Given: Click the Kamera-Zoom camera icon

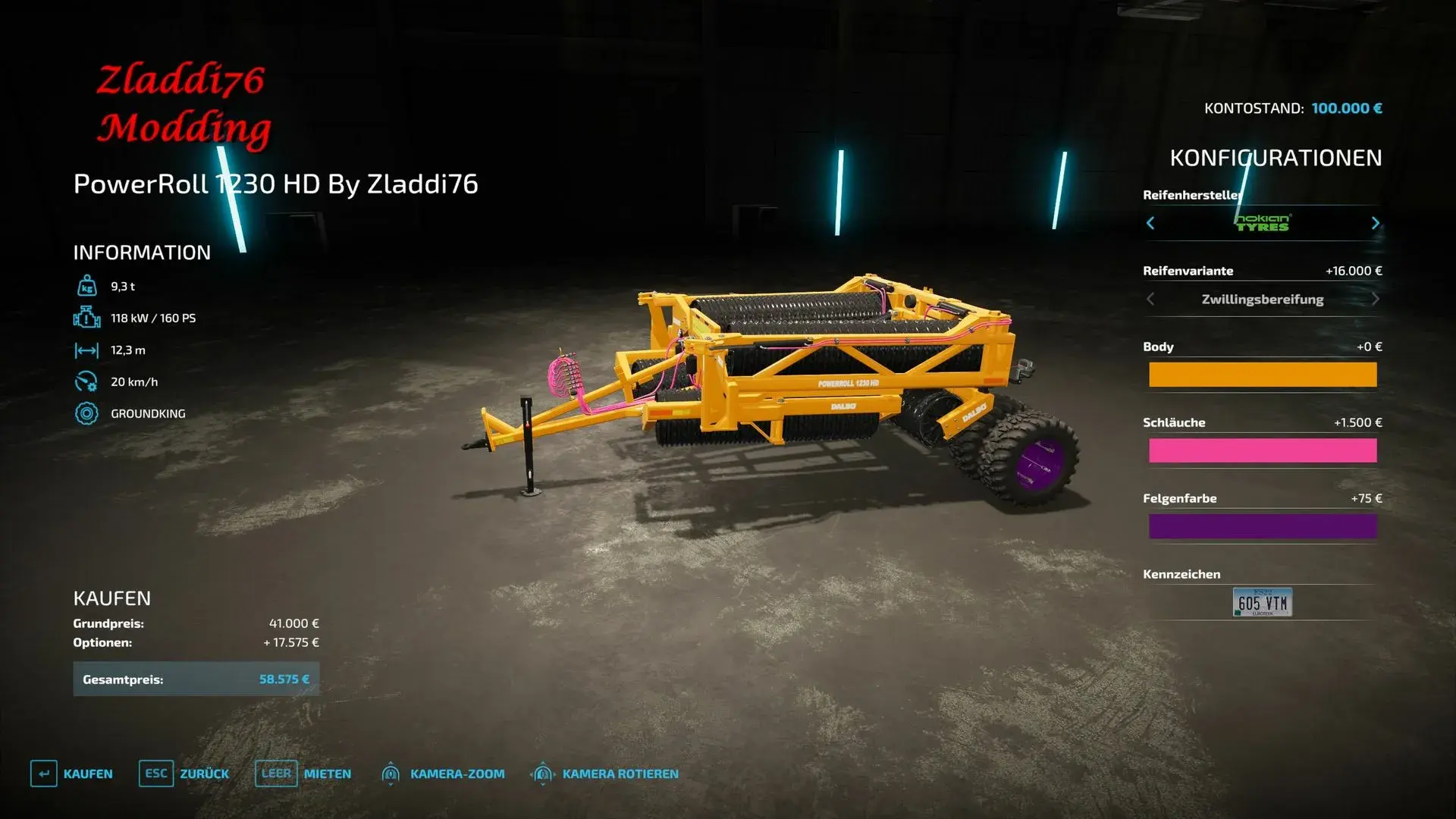Looking at the screenshot, I should 391,773.
